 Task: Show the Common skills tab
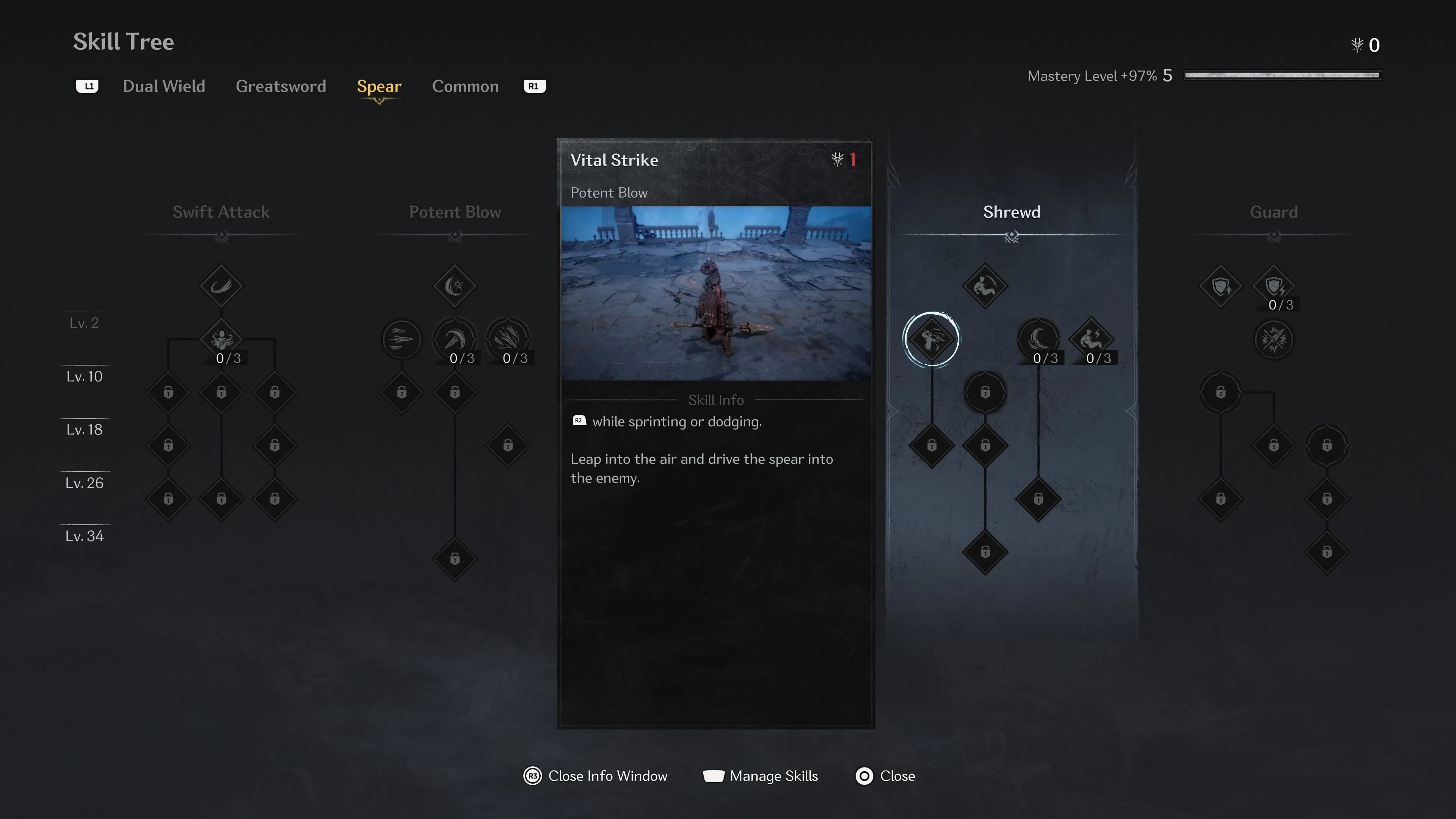pyautogui.click(x=465, y=86)
